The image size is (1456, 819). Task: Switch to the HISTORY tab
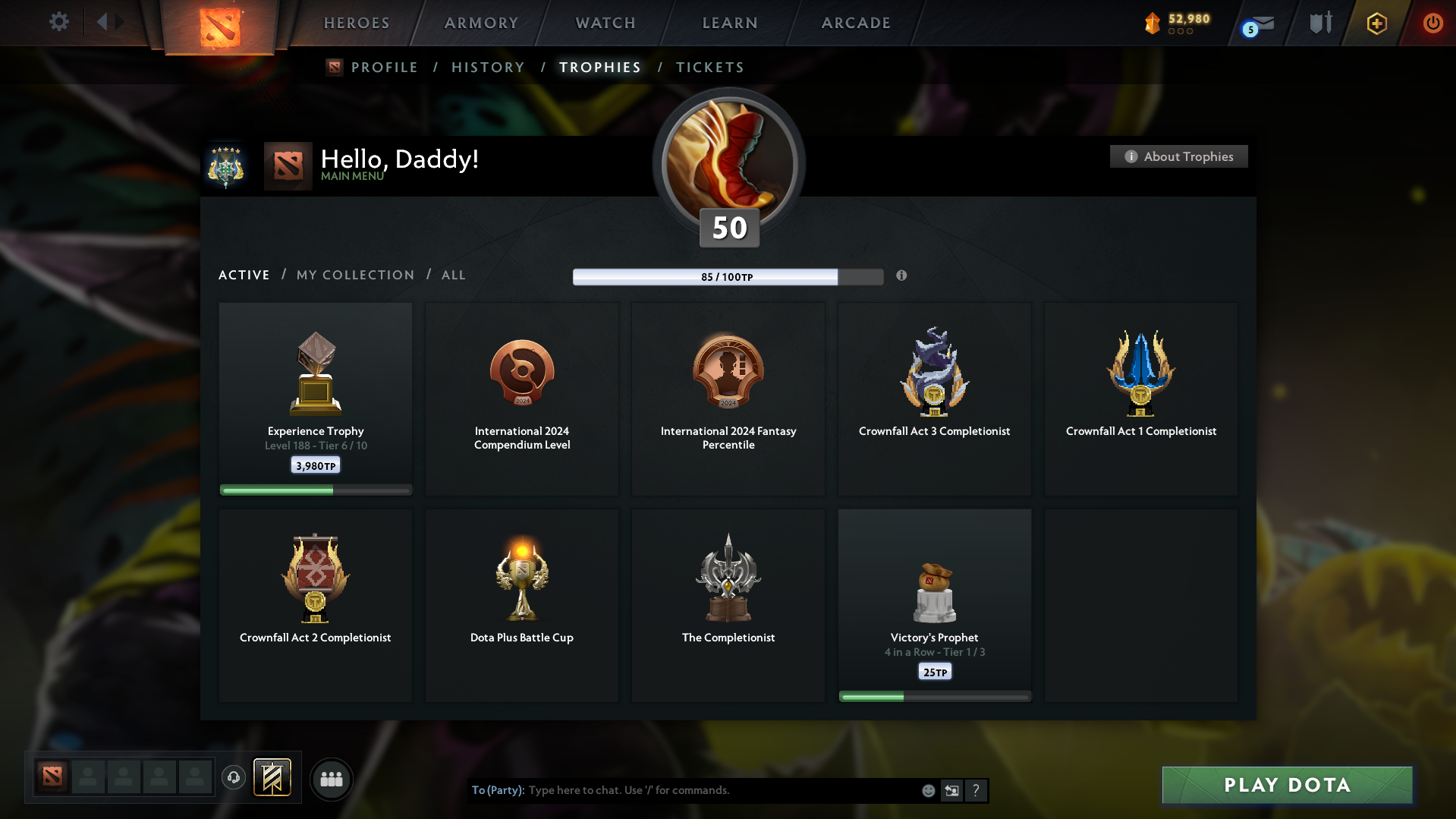point(487,67)
